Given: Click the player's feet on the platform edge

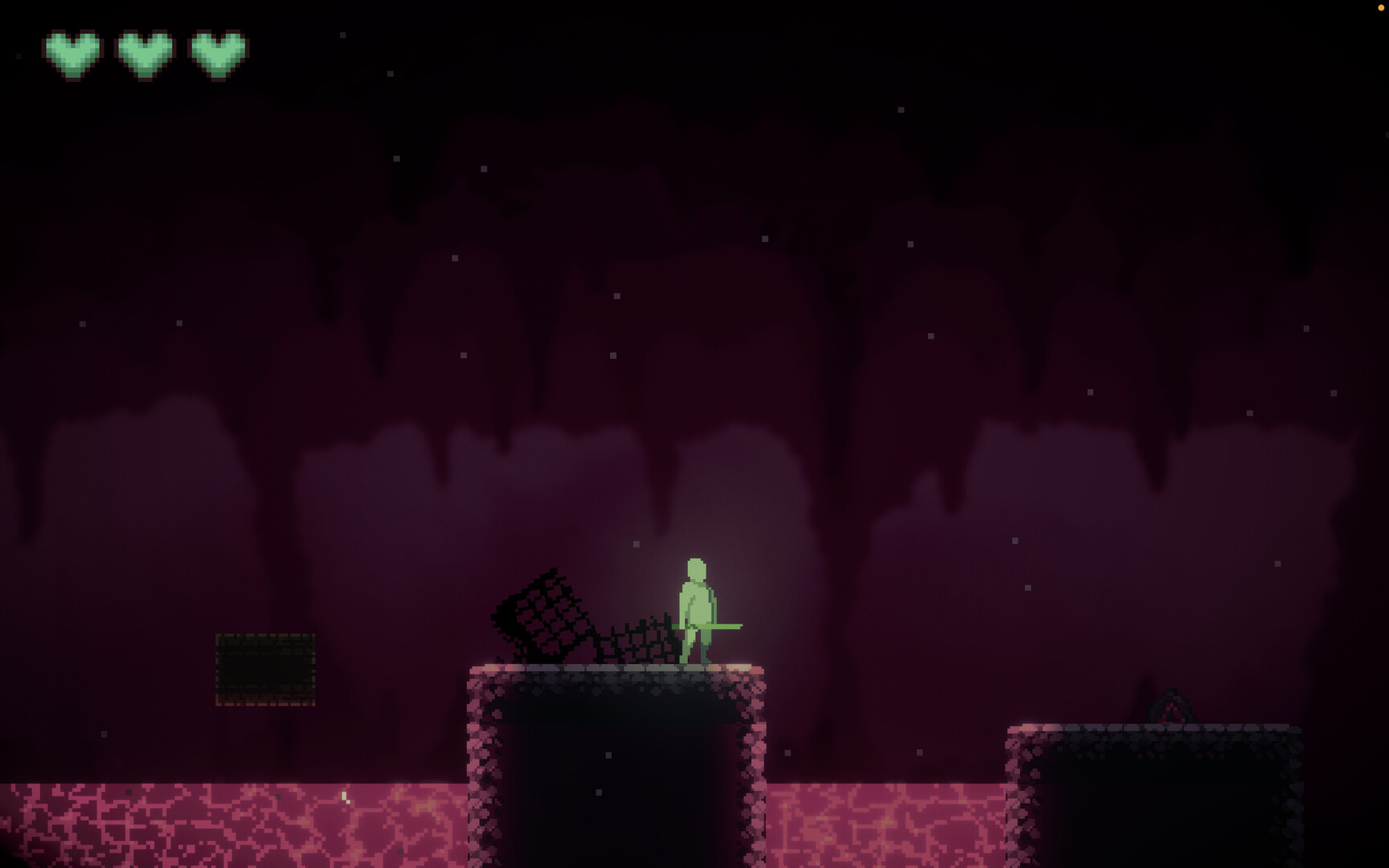Looking at the screenshot, I should pyautogui.click(x=695, y=663).
